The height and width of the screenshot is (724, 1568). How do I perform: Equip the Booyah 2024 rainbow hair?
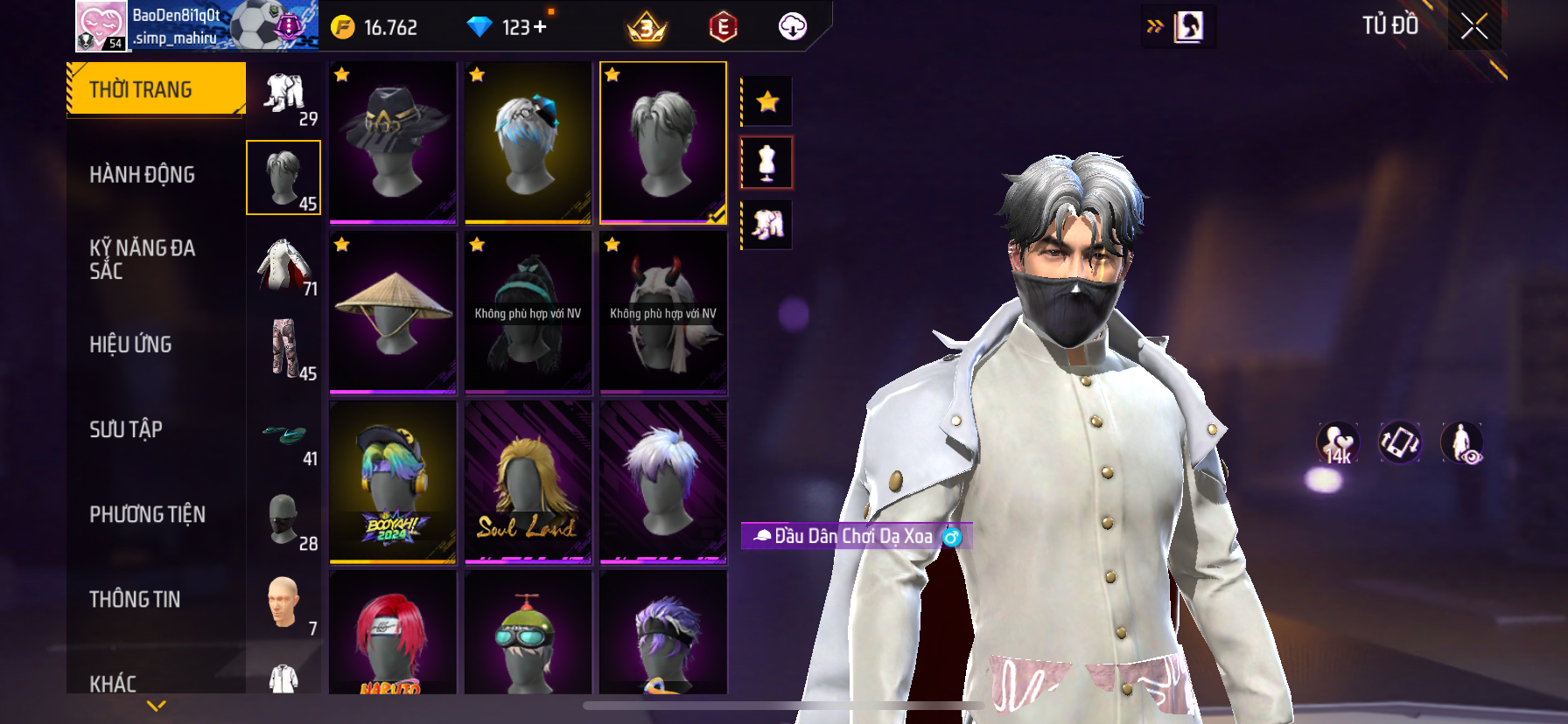point(393,481)
